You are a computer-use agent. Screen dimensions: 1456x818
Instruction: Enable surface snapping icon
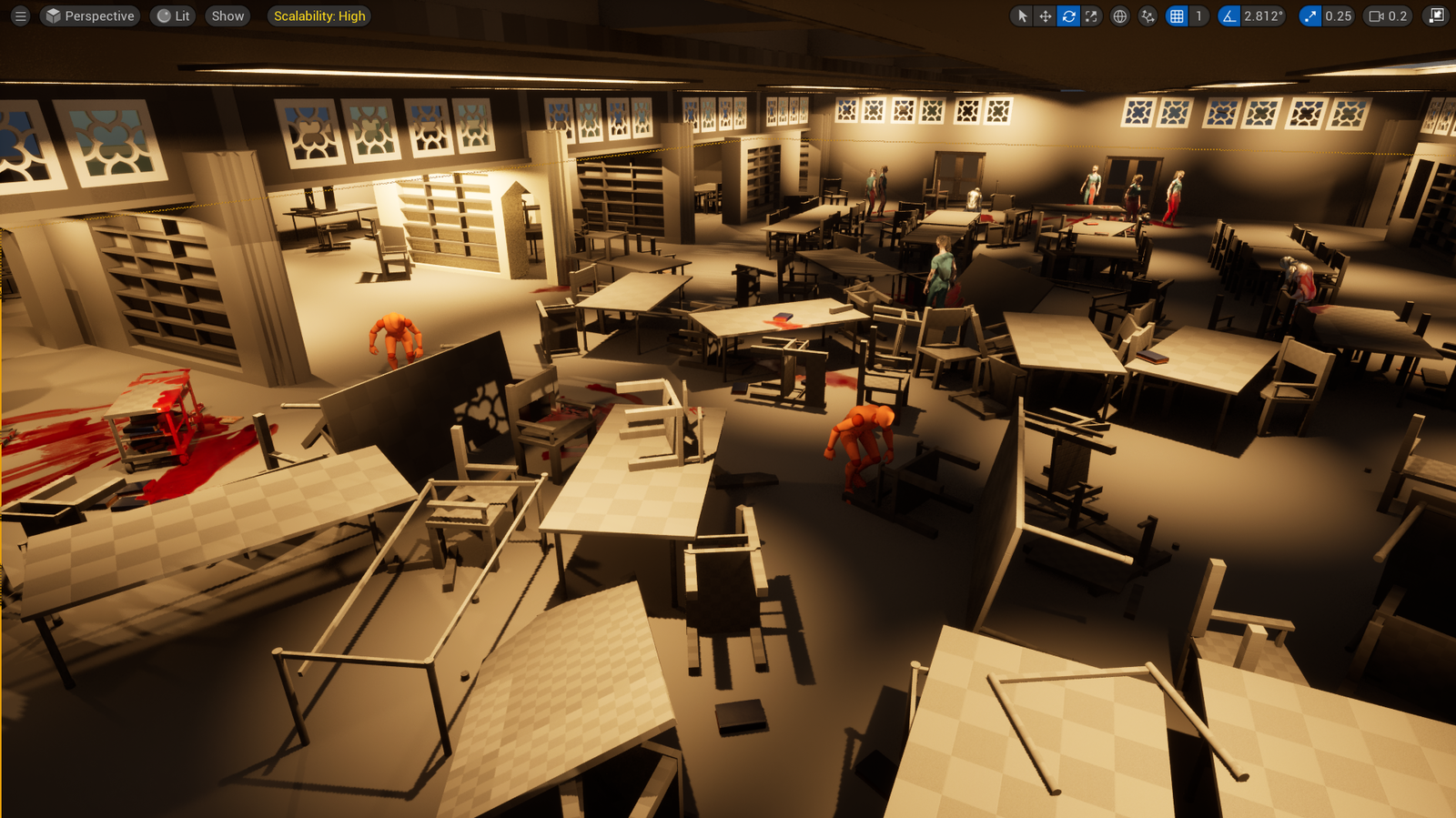click(x=1147, y=15)
